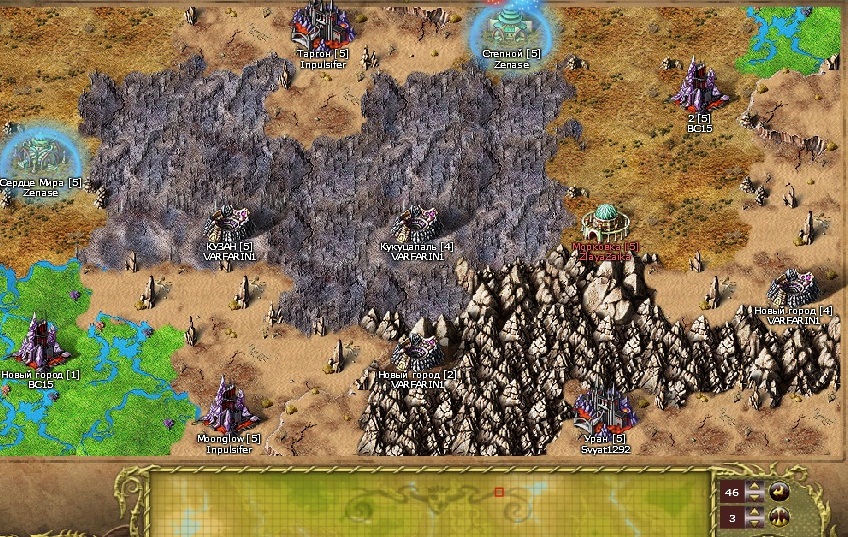Select the coordinate field containing 46
This screenshot has height=537, width=848.
pos(732,492)
